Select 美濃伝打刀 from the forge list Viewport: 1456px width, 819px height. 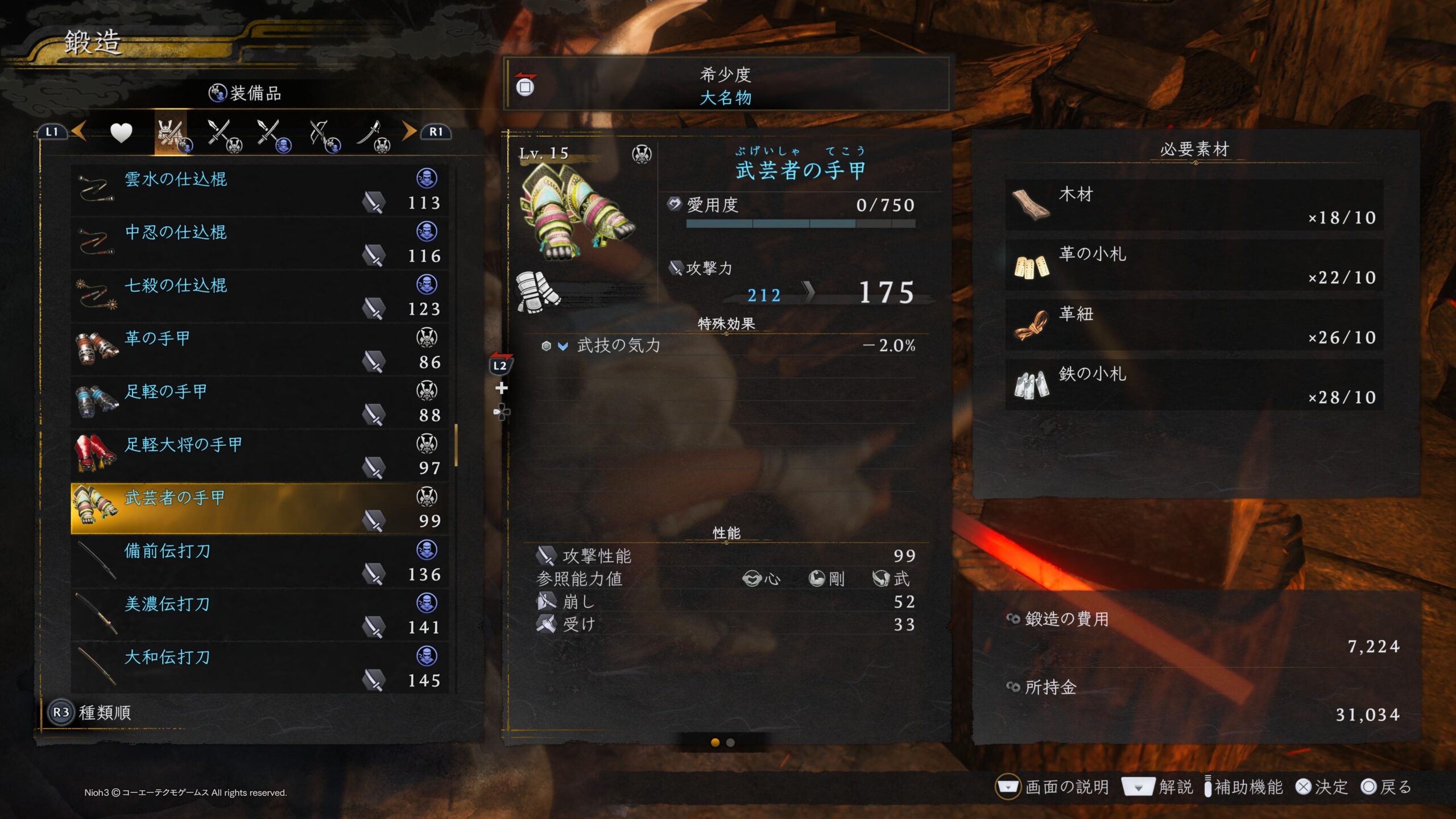click(x=259, y=615)
